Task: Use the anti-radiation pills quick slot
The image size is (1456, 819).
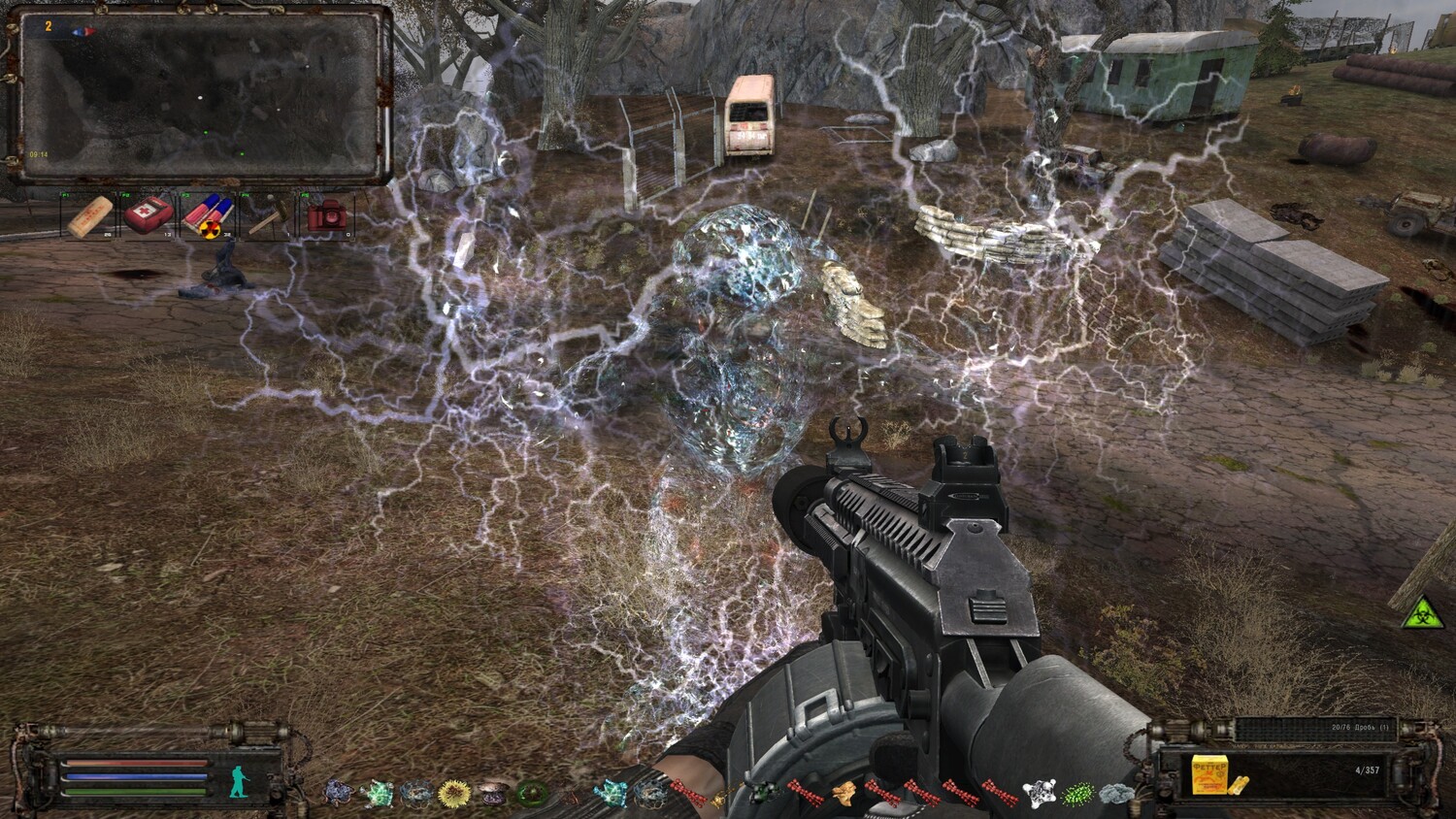Action: (208, 215)
